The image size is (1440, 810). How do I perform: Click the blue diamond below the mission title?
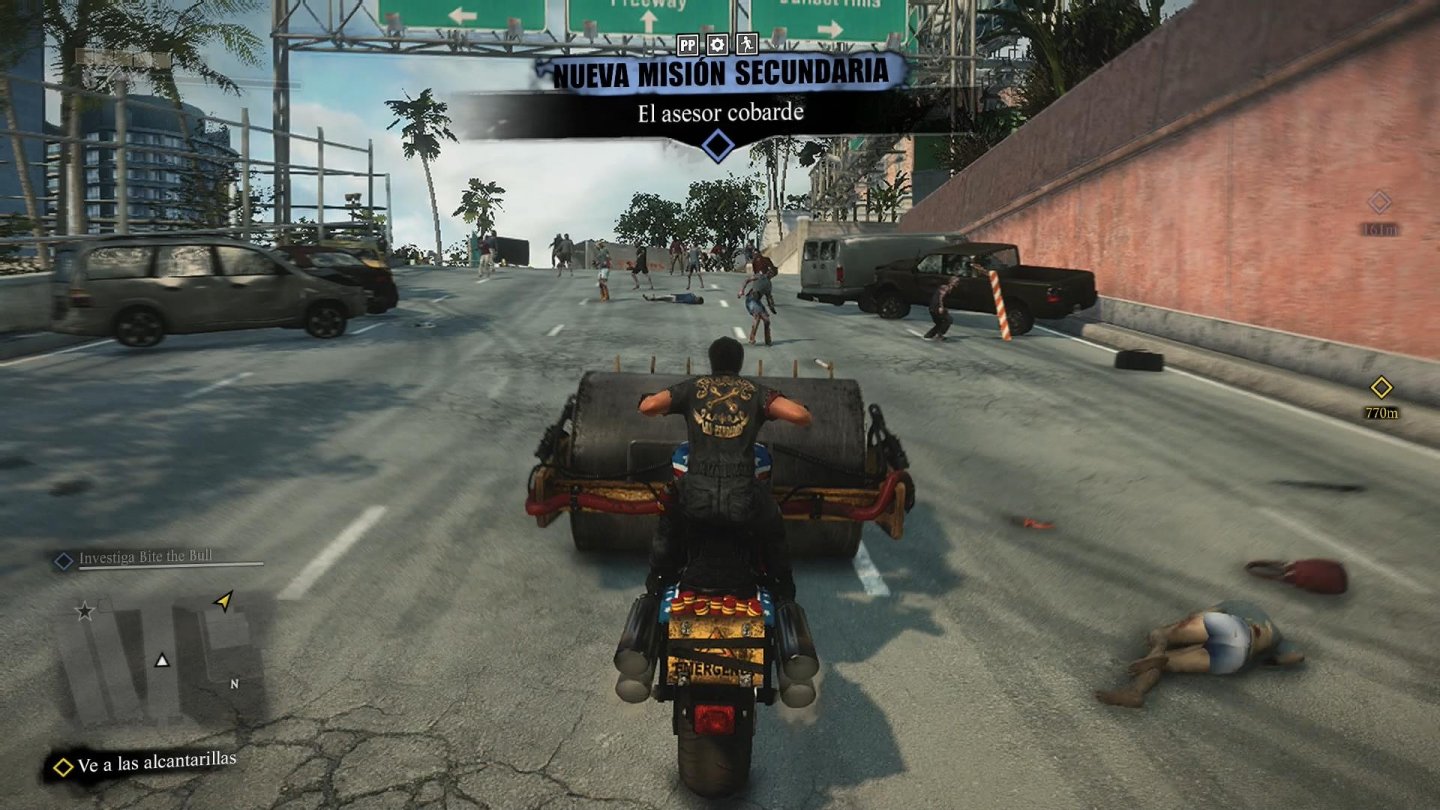point(718,147)
